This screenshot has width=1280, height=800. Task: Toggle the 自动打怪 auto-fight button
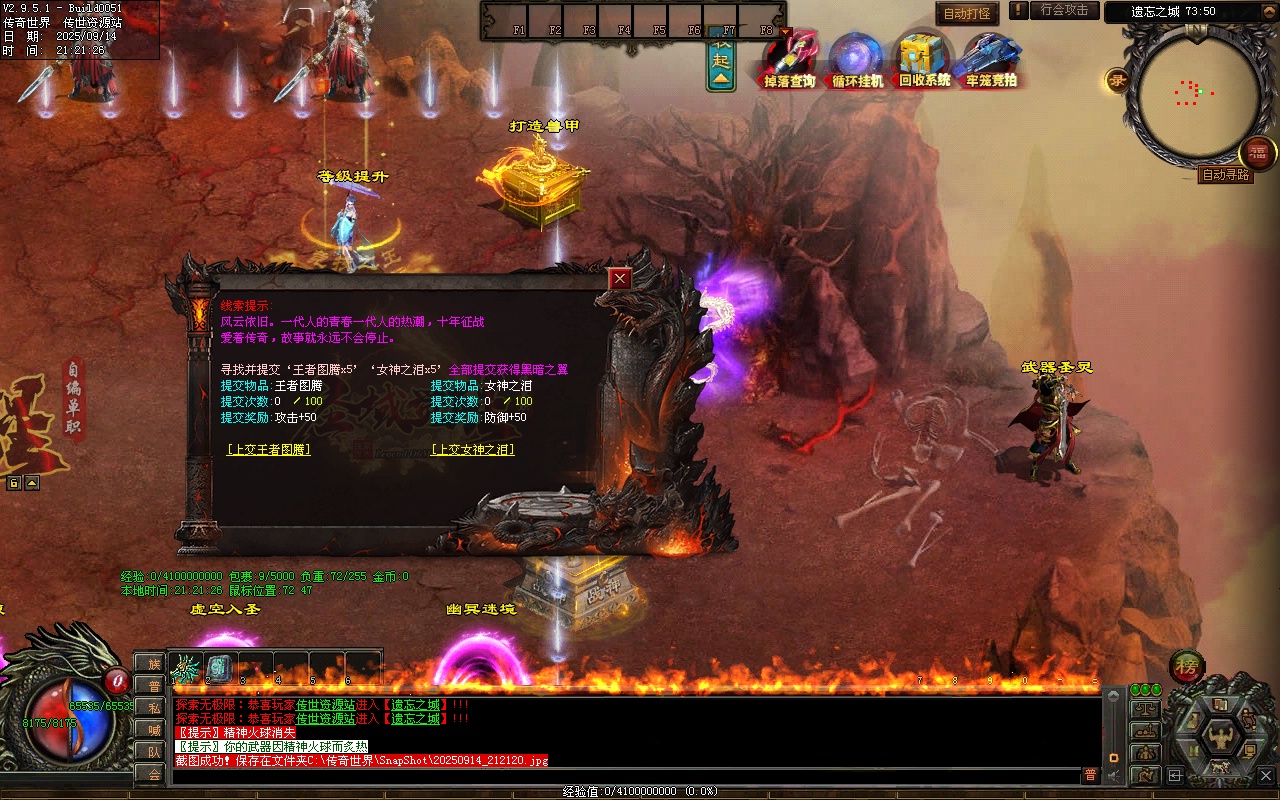(967, 14)
